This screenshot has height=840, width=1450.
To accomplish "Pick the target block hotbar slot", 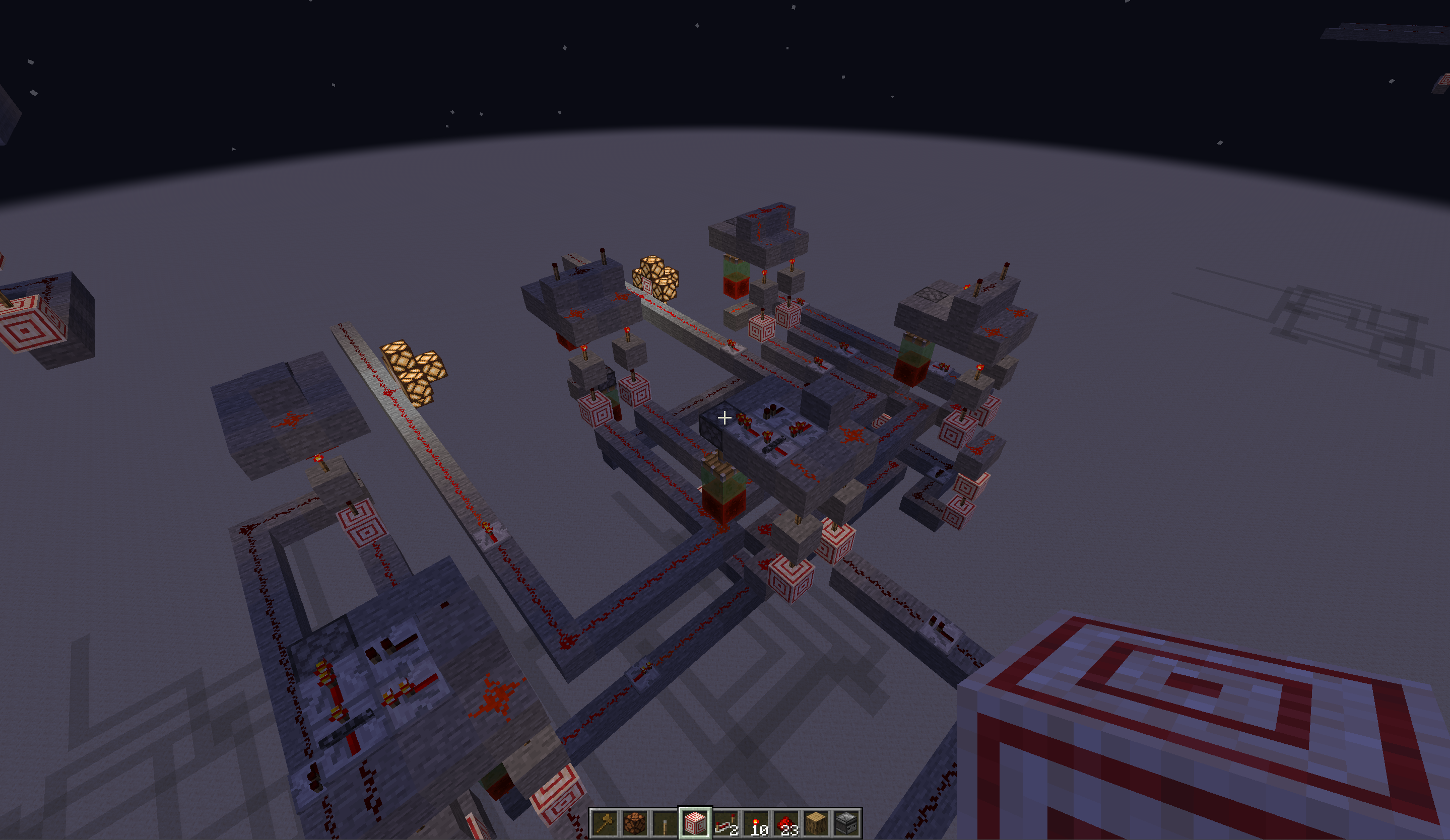I will [x=695, y=823].
